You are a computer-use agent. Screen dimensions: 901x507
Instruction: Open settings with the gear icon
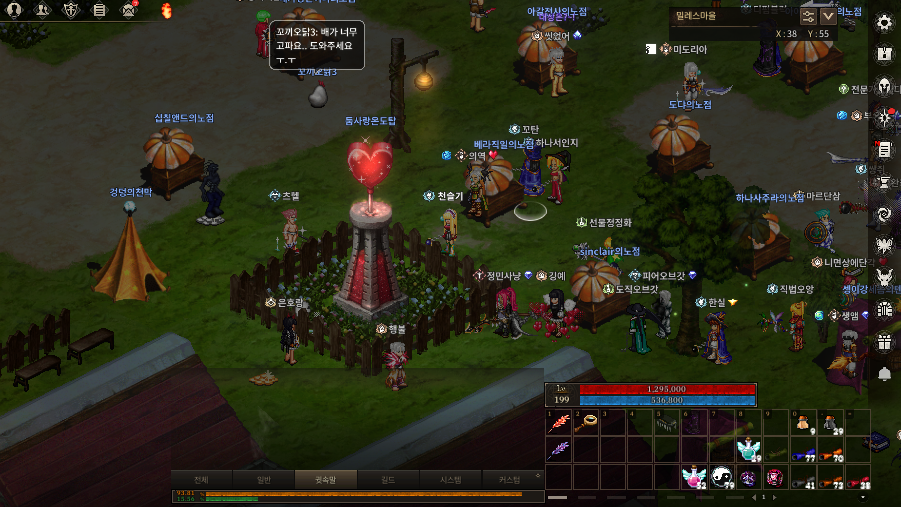point(884,23)
